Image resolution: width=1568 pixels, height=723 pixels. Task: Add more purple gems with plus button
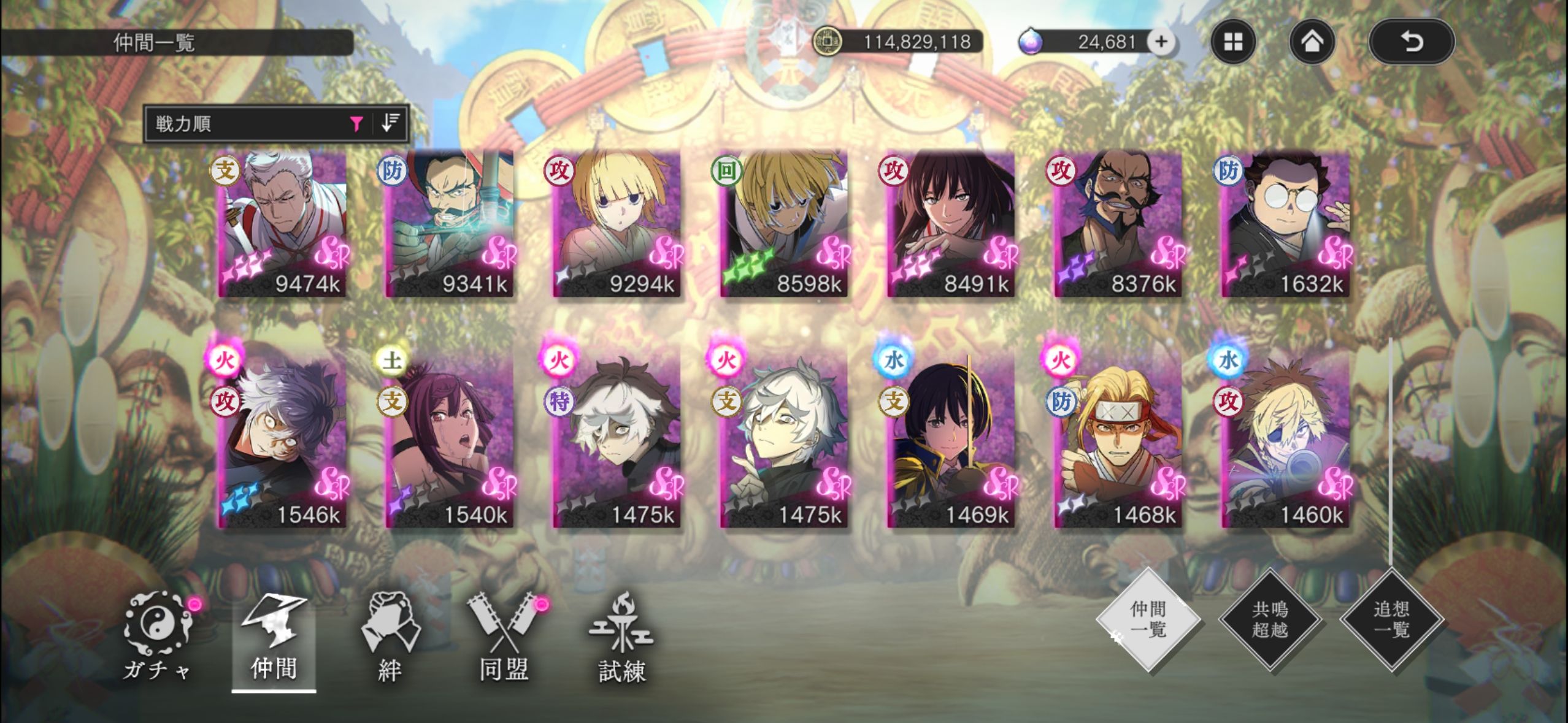coord(1161,42)
